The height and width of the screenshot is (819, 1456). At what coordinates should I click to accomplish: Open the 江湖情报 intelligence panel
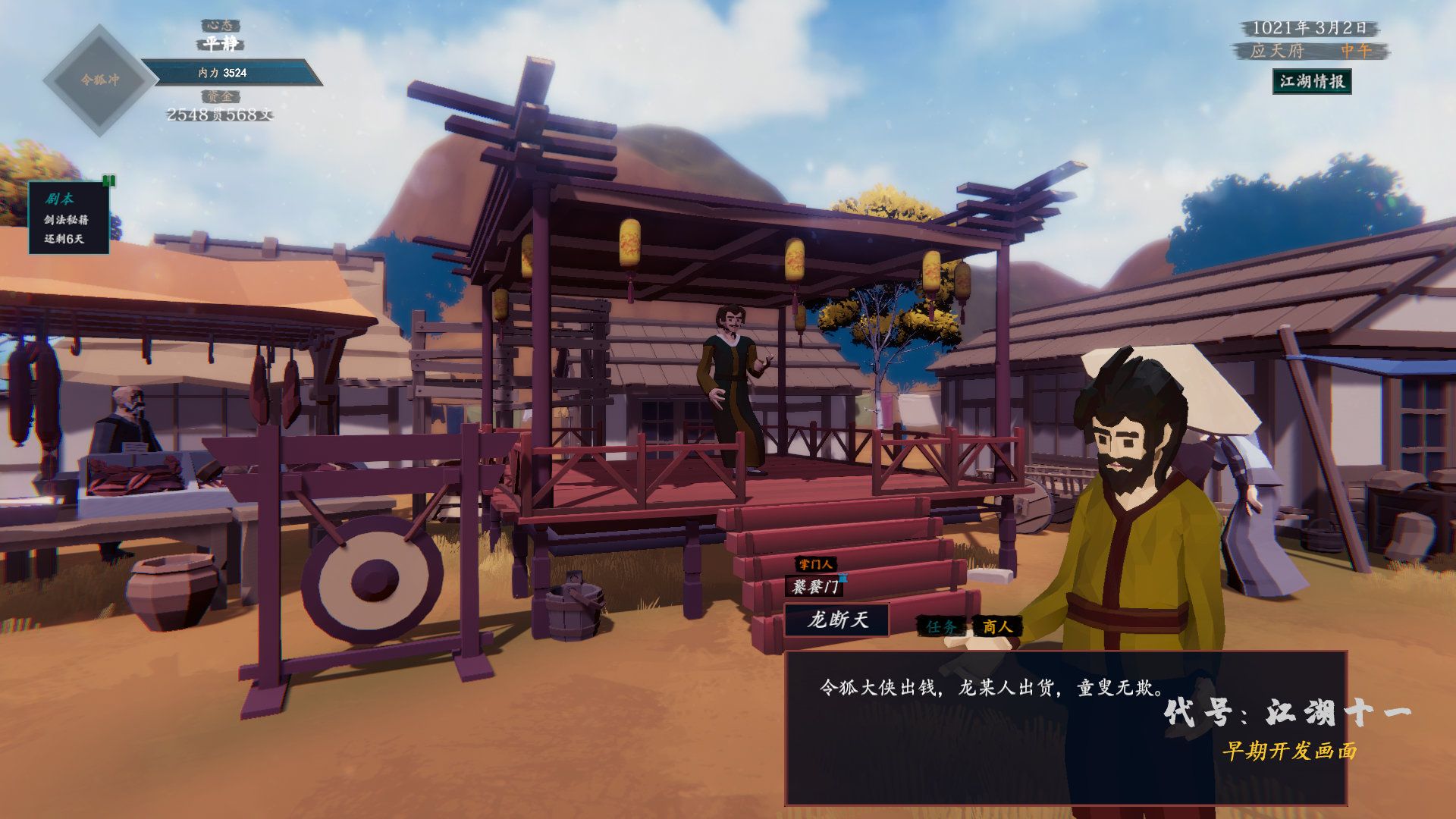click(x=1311, y=82)
